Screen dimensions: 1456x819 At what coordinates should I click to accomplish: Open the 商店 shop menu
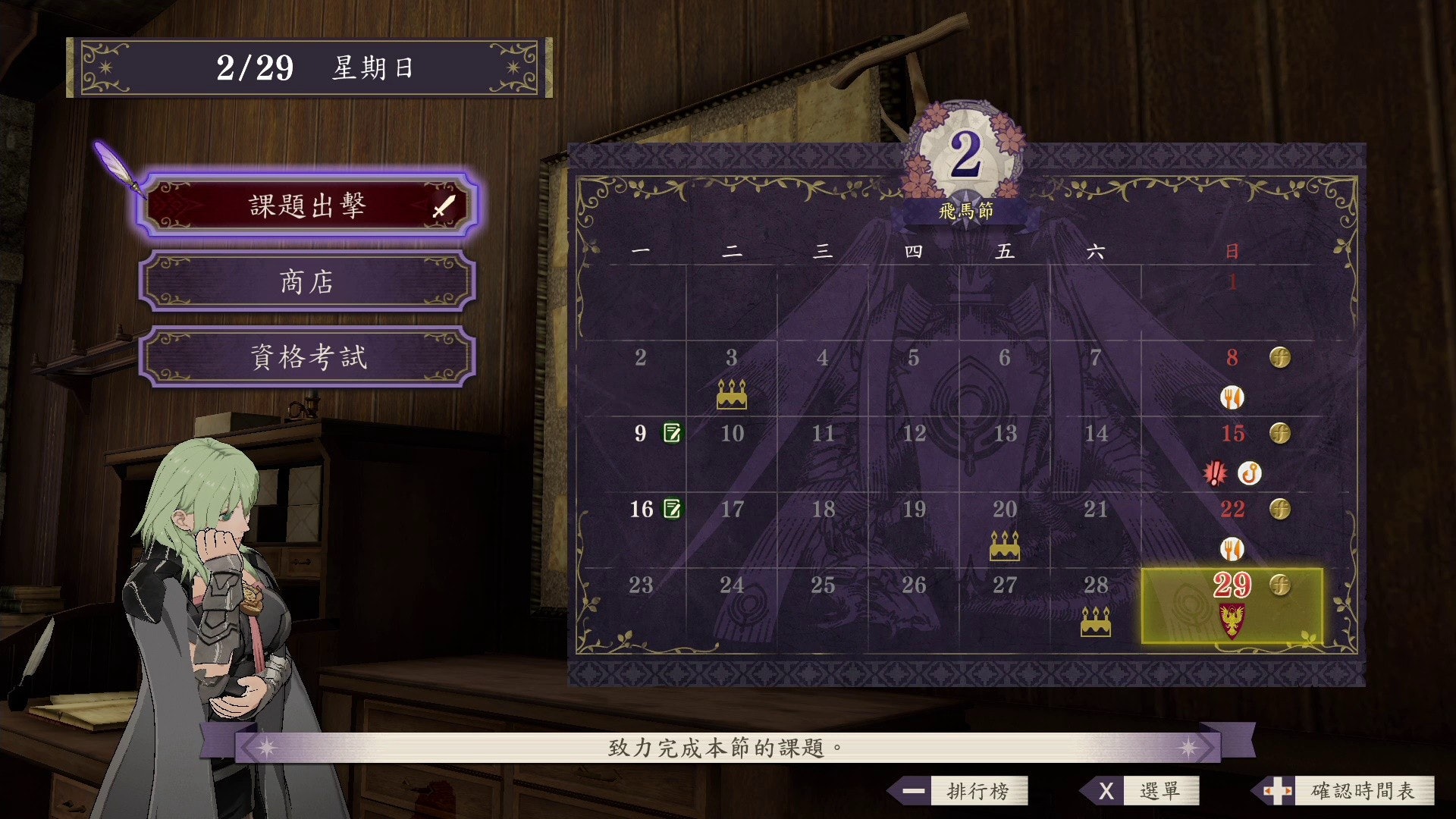click(307, 282)
